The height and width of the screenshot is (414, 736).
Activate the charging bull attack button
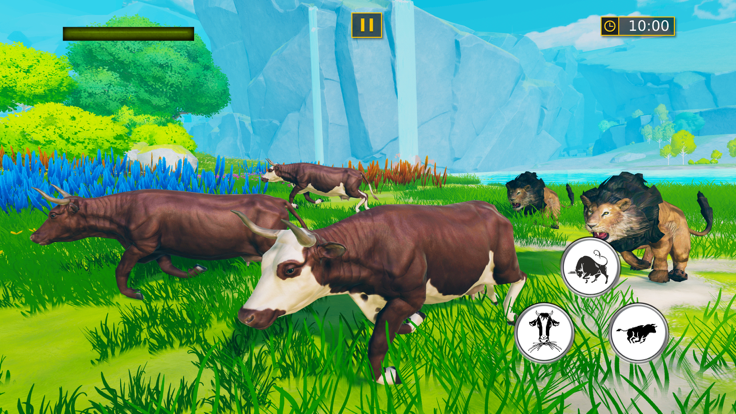pyautogui.click(x=590, y=267)
